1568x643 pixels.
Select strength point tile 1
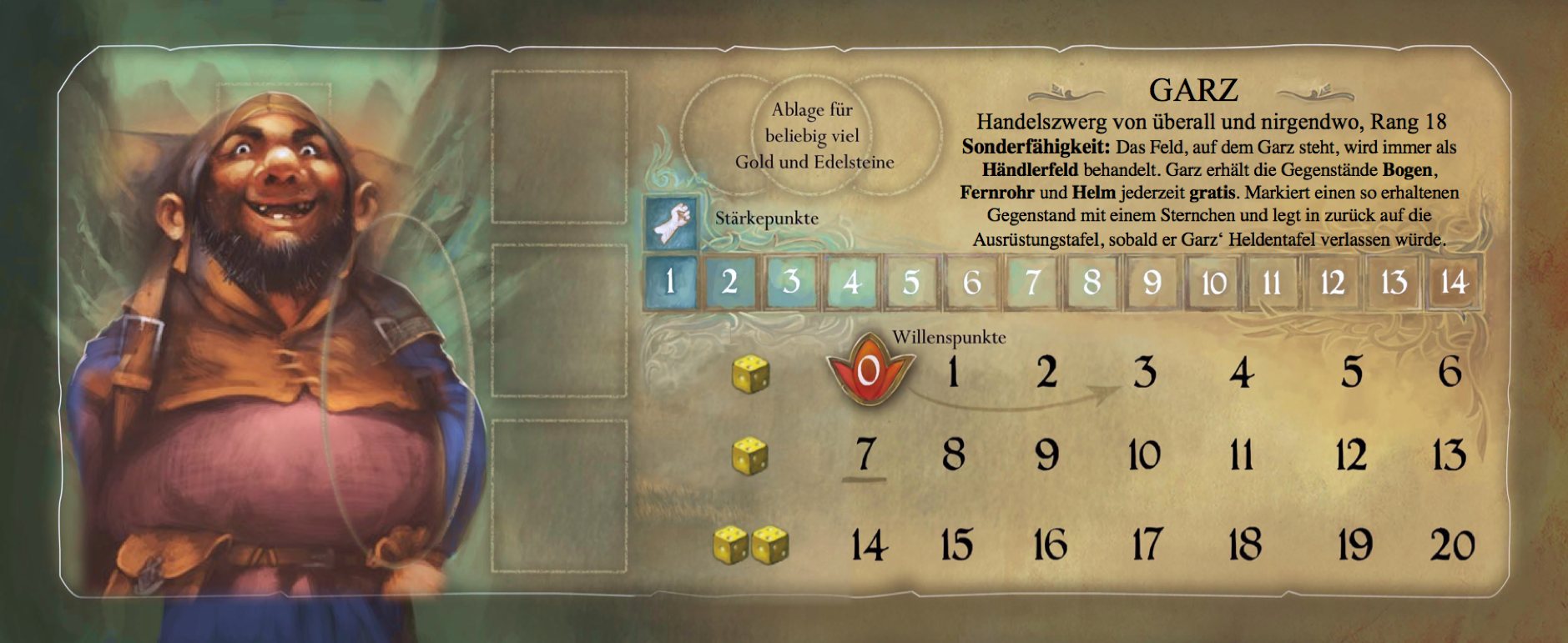tap(670, 282)
